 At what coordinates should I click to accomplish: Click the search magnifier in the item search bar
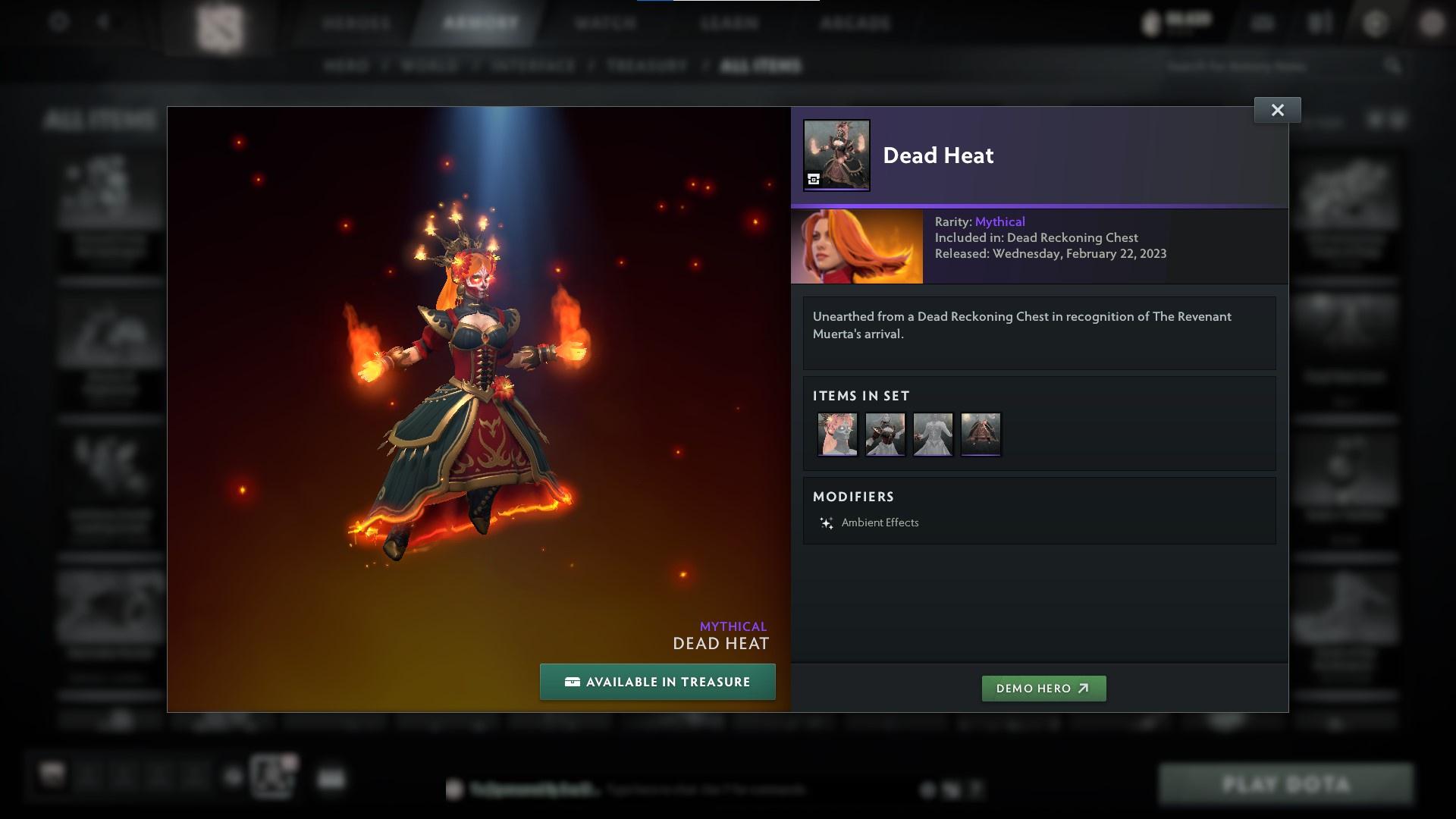pos(1394,66)
